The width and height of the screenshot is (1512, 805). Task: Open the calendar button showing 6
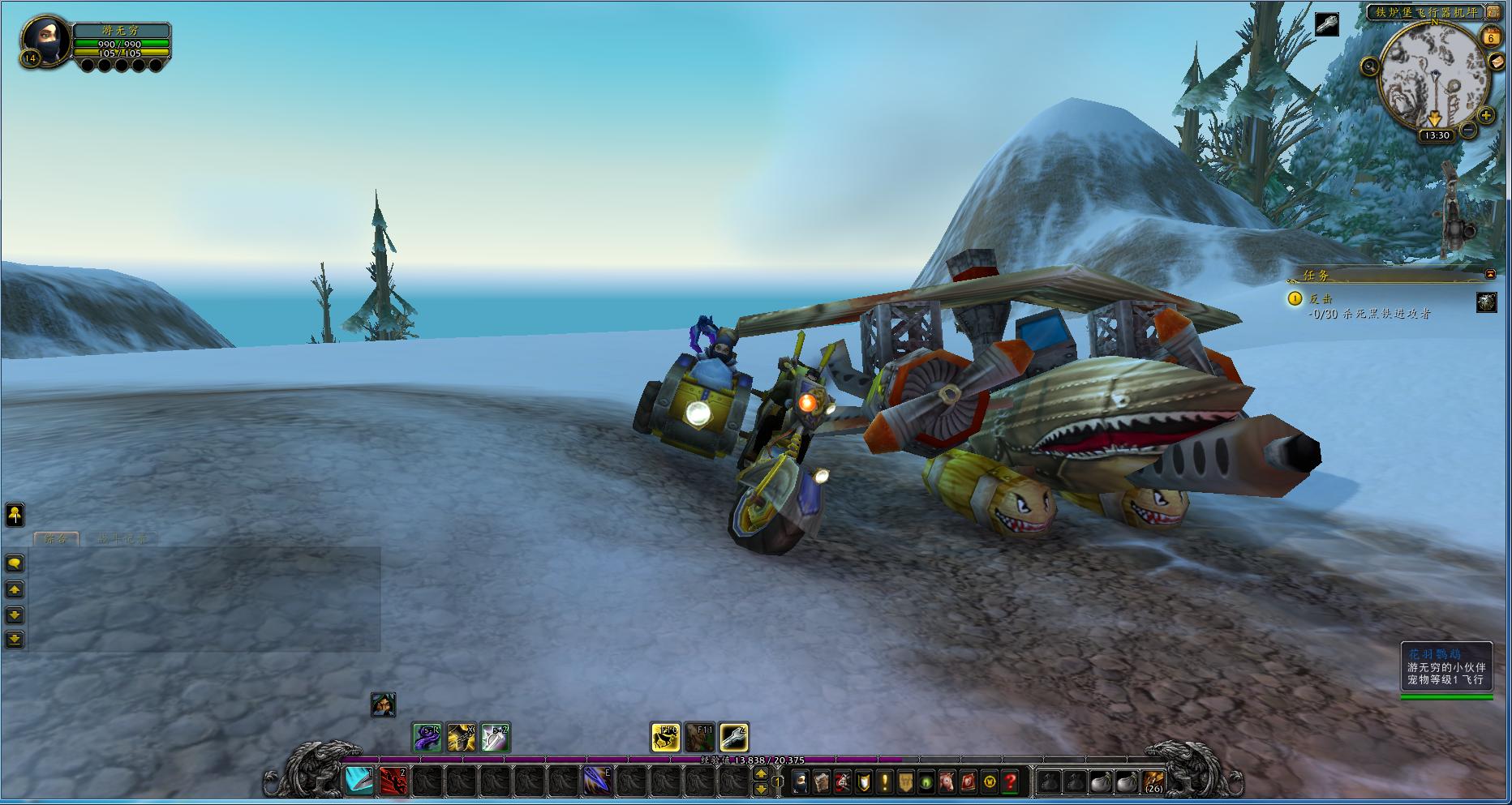(1491, 37)
